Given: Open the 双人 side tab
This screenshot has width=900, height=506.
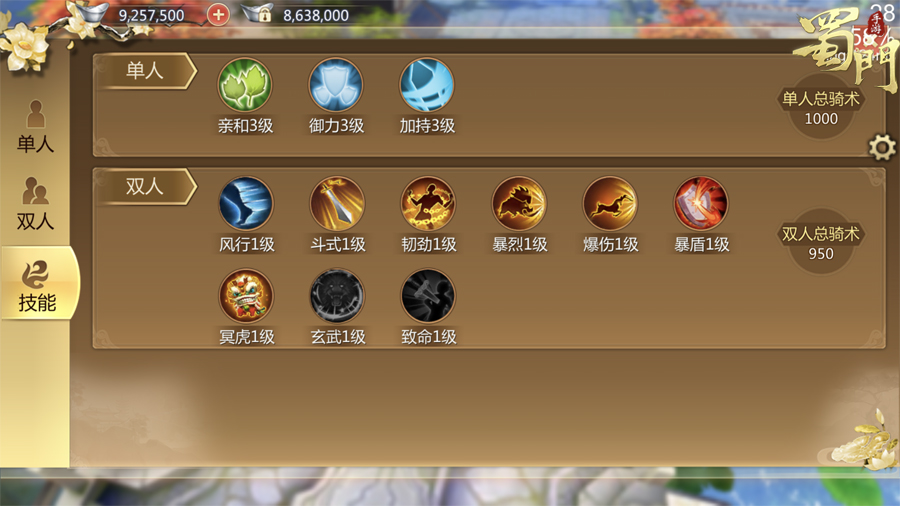Looking at the screenshot, I should point(35,204).
